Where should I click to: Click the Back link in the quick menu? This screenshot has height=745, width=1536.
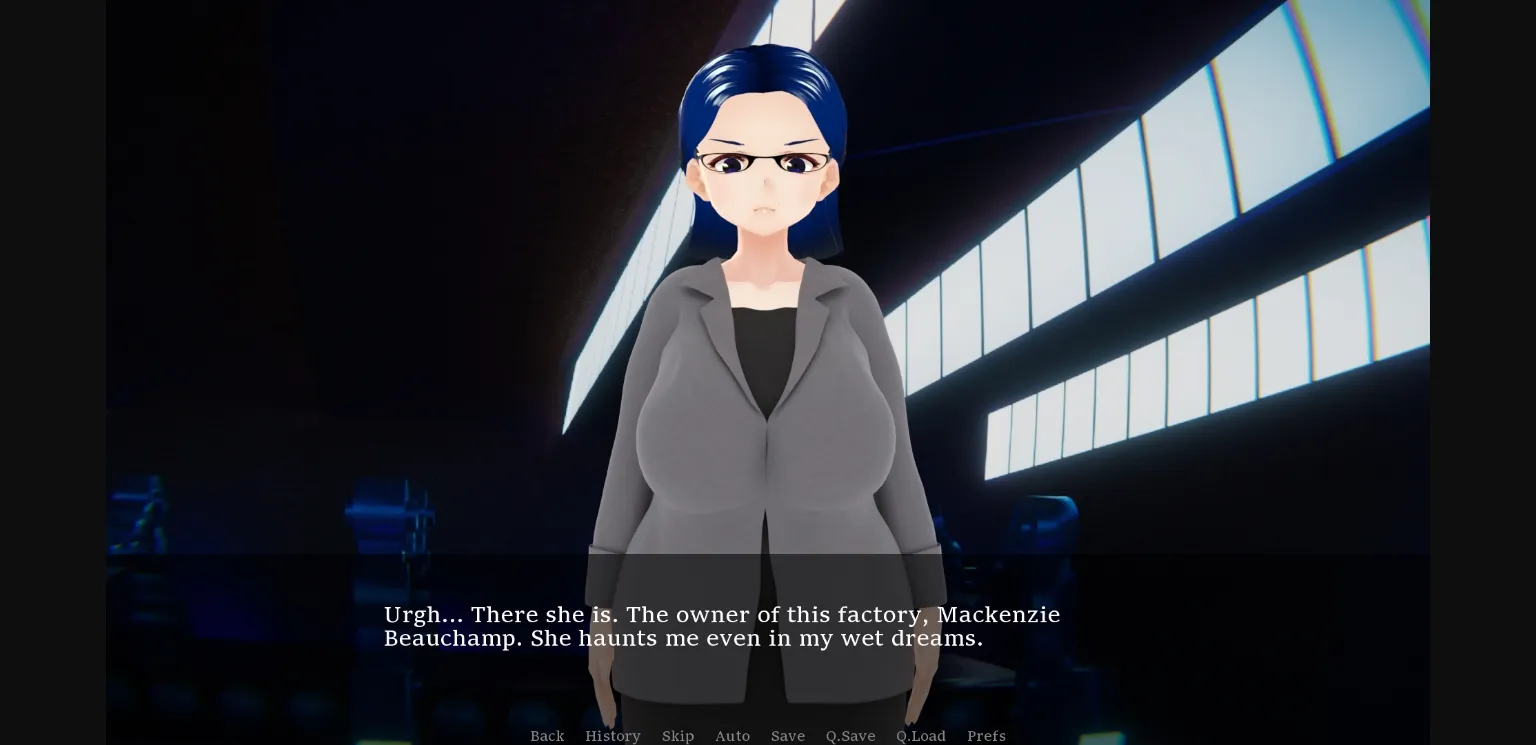pos(547,736)
